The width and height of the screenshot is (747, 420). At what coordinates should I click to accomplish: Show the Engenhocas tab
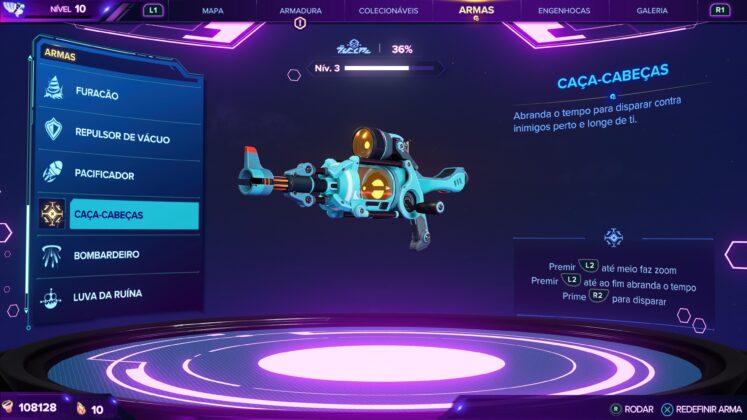[x=563, y=11]
